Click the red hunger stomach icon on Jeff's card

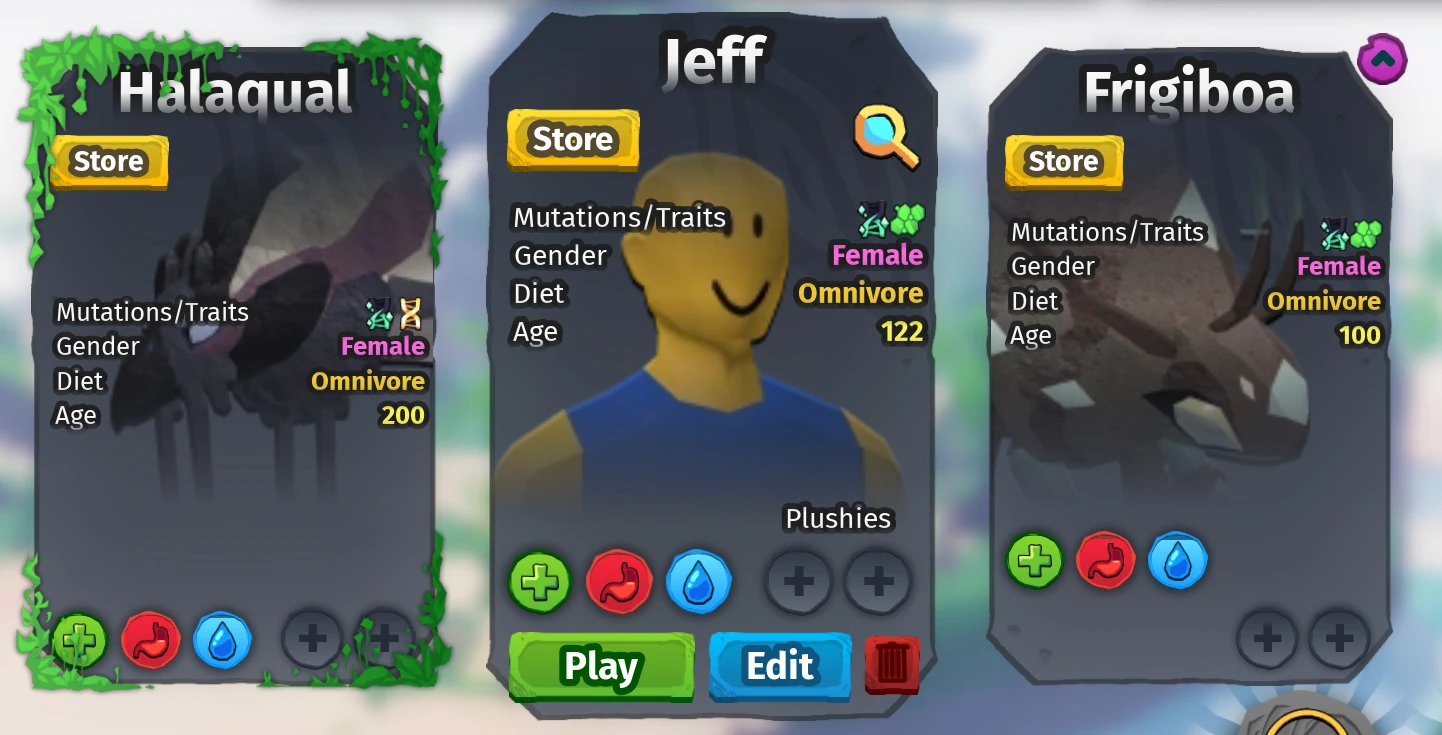618,581
